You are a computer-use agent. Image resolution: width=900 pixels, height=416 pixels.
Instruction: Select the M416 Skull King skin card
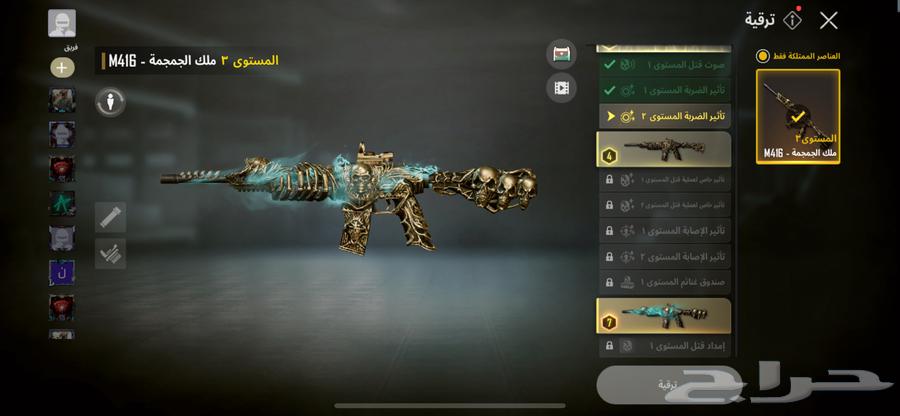click(x=798, y=116)
